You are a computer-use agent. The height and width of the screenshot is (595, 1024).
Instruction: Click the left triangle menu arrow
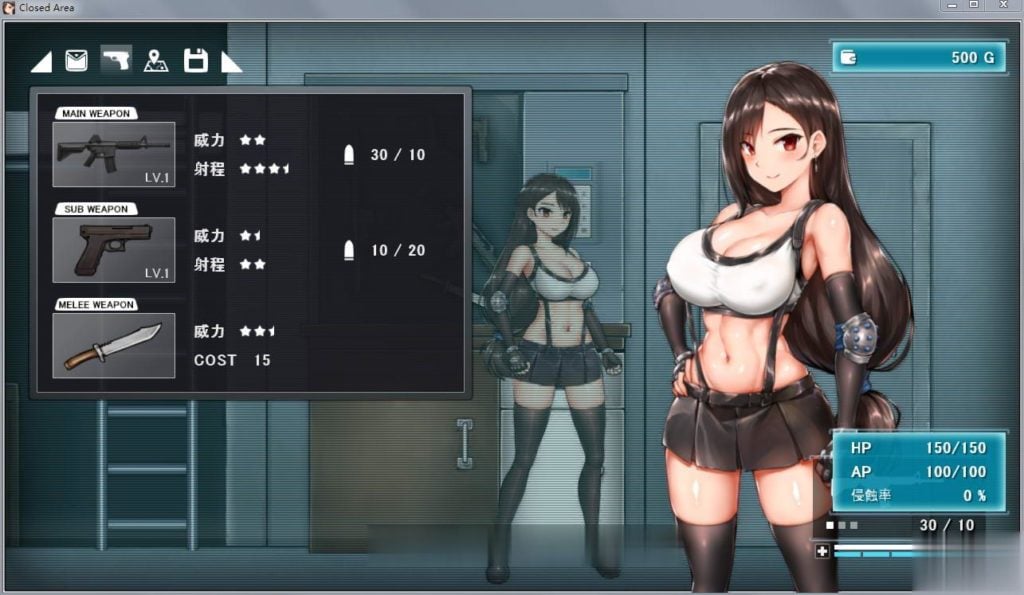click(x=41, y=63)
